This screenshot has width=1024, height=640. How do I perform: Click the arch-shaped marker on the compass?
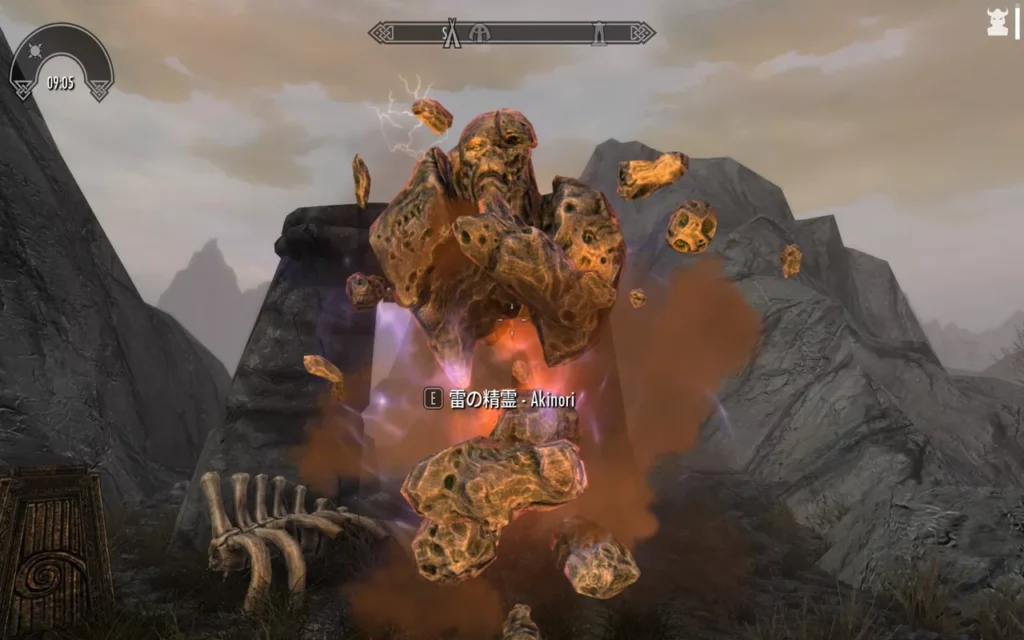[x=480, y=33]
